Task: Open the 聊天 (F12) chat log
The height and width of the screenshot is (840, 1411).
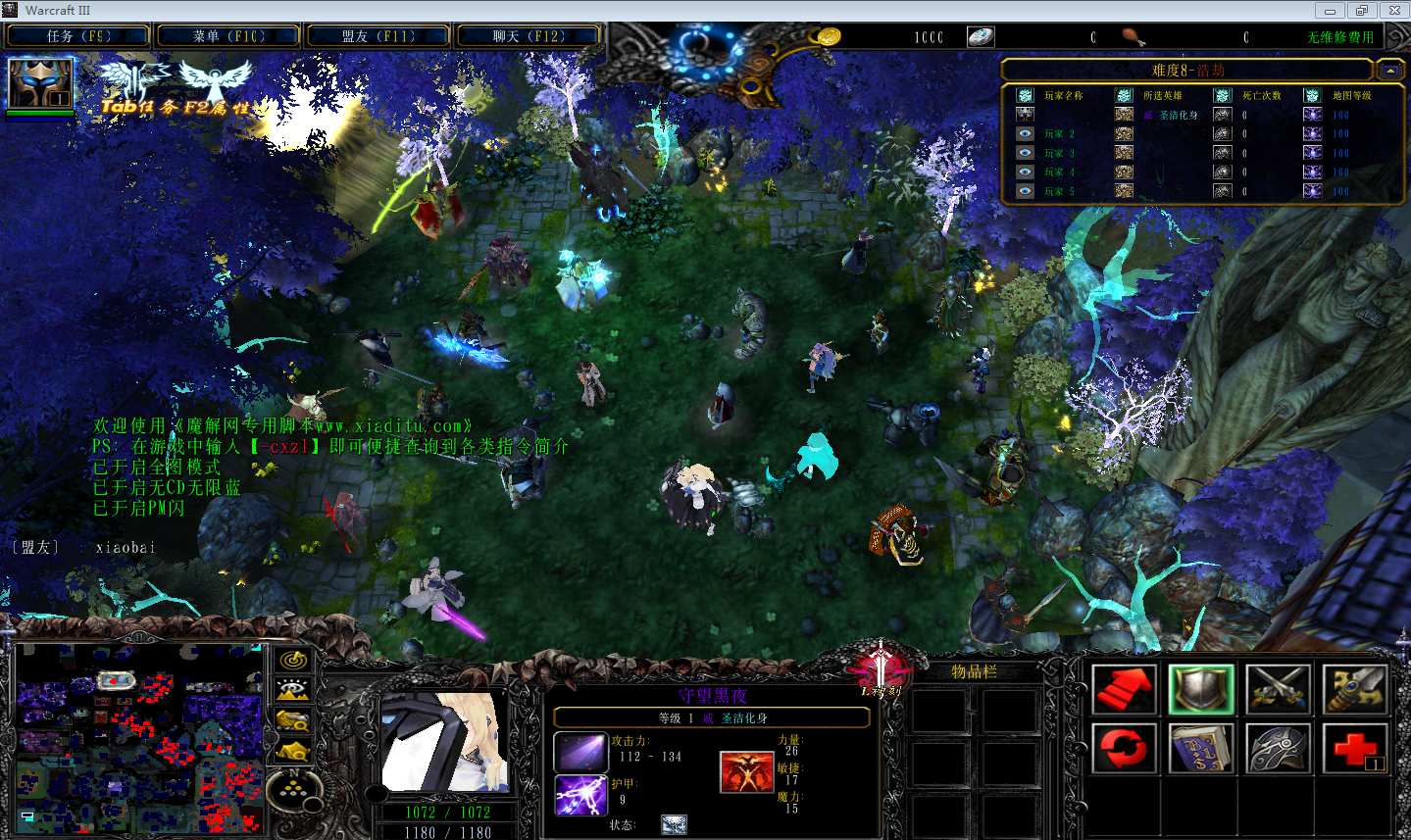Action: (x=528, y=36)
